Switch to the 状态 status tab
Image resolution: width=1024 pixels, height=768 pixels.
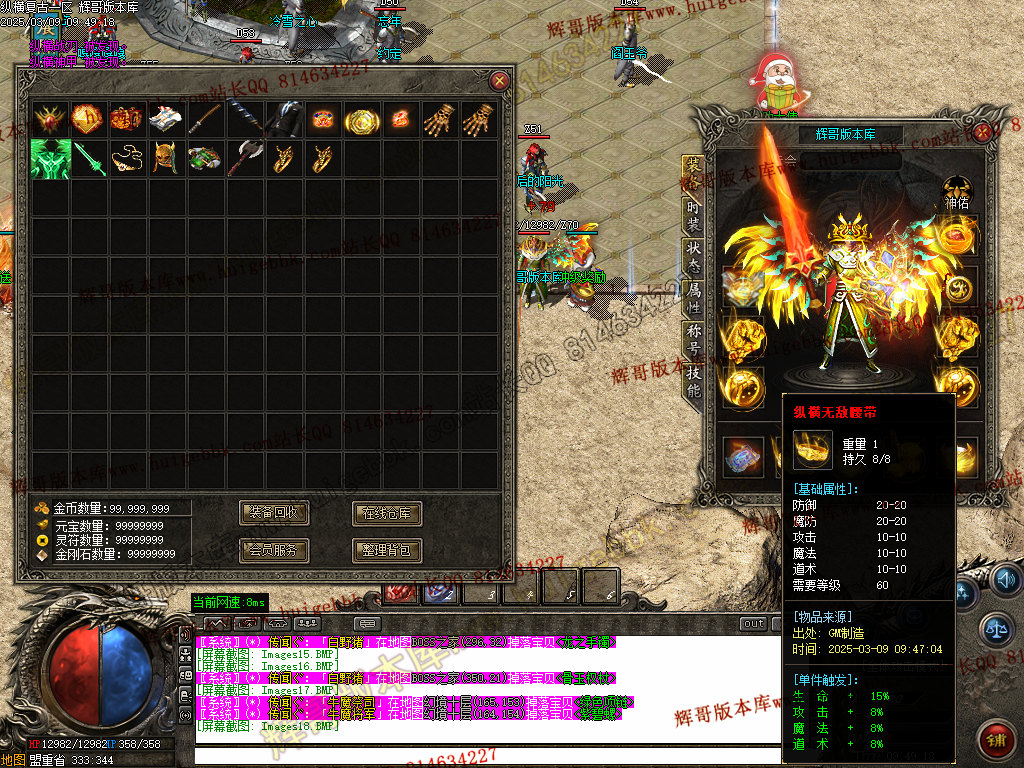pyautogui.click(x=693, y=254)
